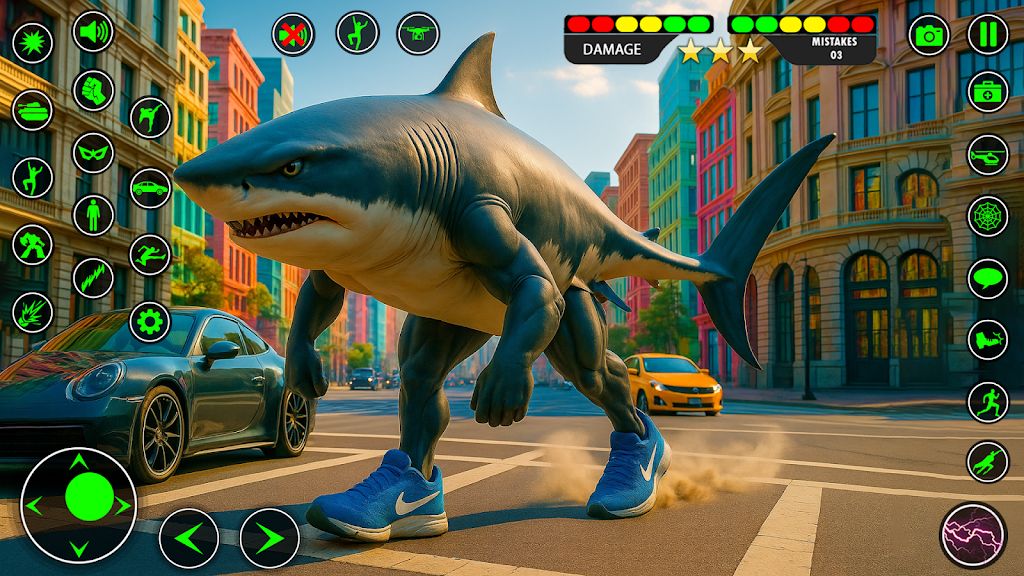Open the speech bubble chat button
Viewport: 1024px width, 576px height.
point(987,278)
